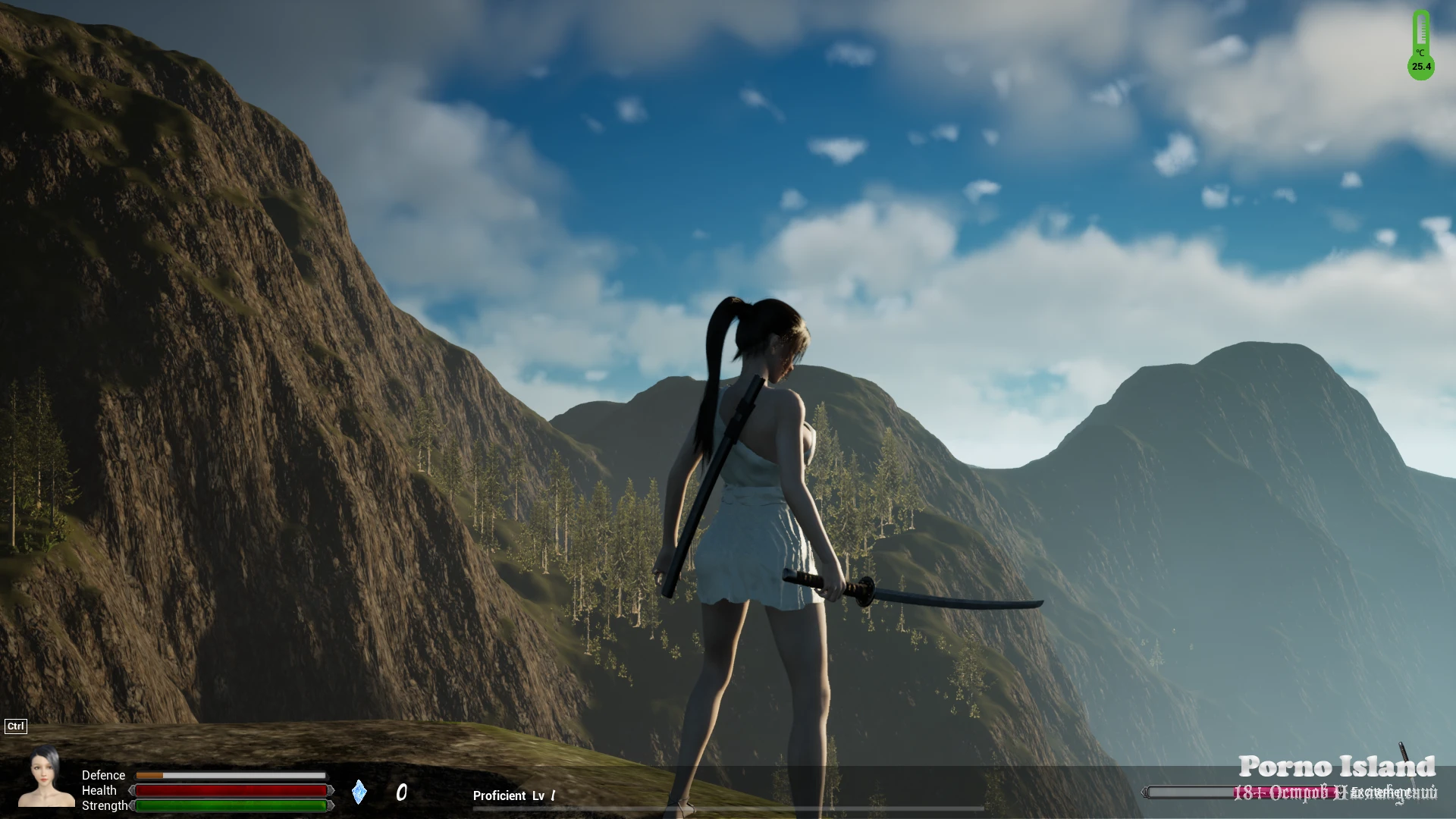This screenshot has height=819, width=1456.
Task: Select the blue crystal icon
Action: (x=359, y=792)
